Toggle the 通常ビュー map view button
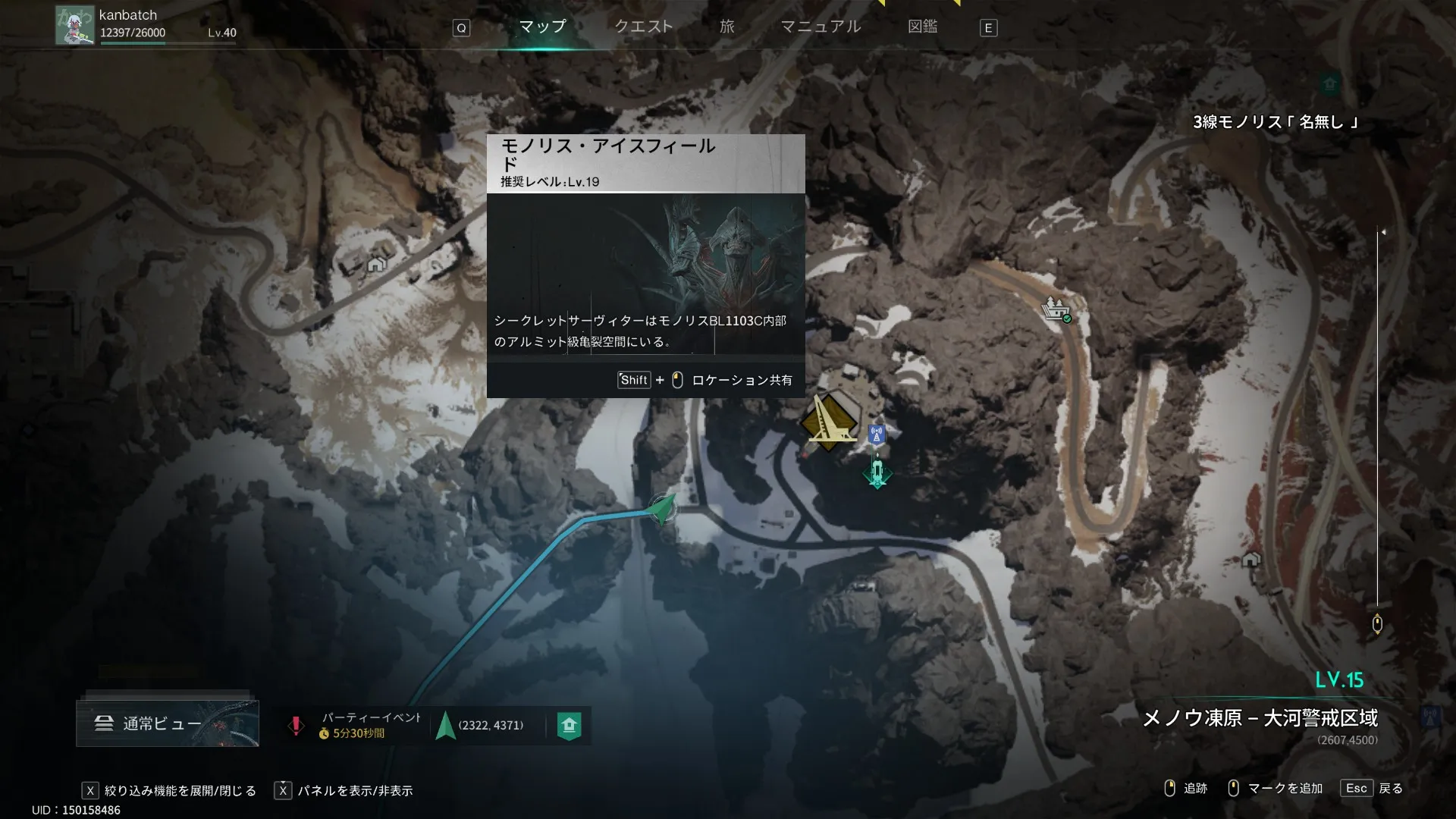Image resolution: width=1456 pixels, height=819 pixels. tap(167, 723)
